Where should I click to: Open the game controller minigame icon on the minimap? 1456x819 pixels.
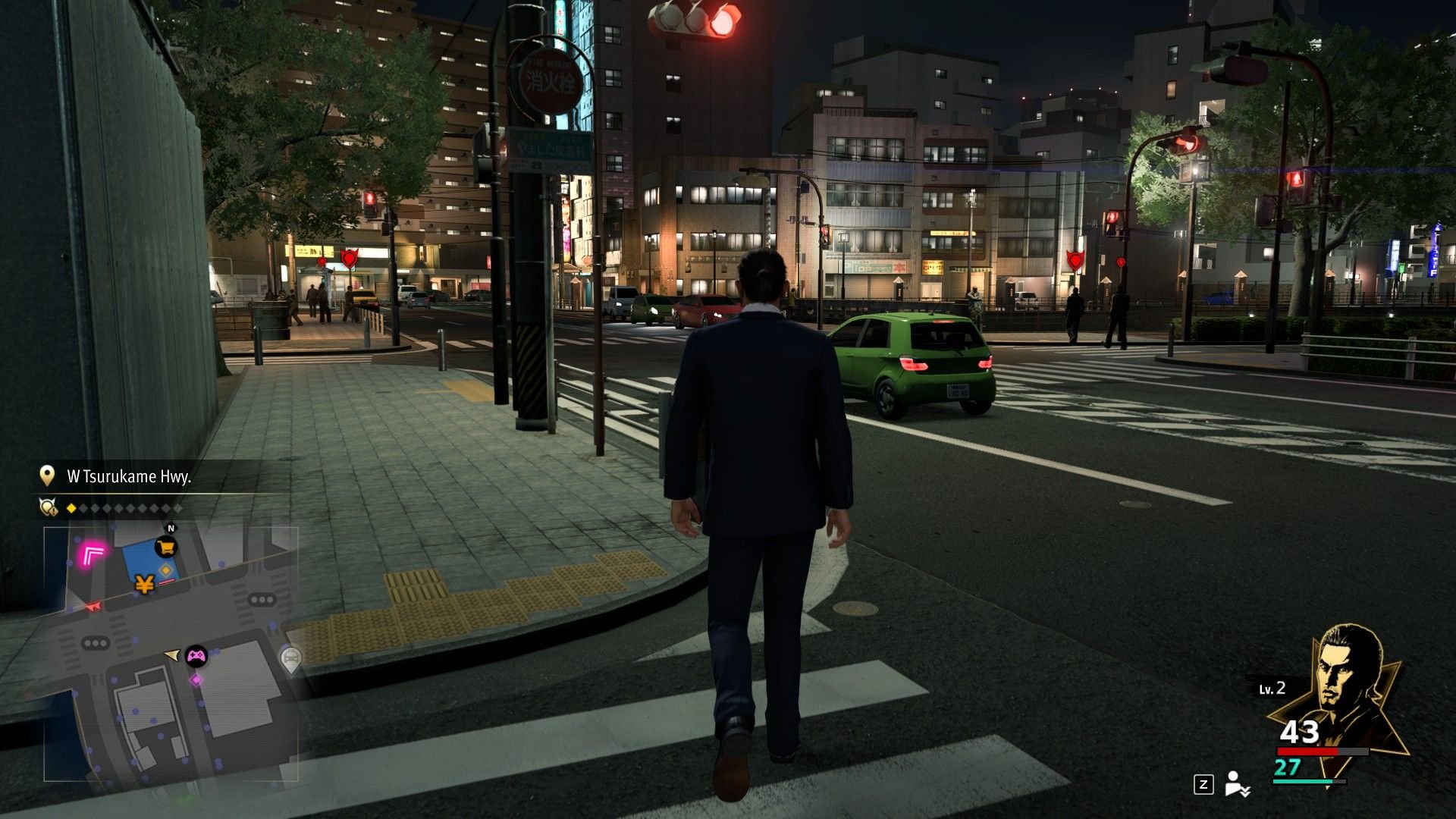[196, 657]
